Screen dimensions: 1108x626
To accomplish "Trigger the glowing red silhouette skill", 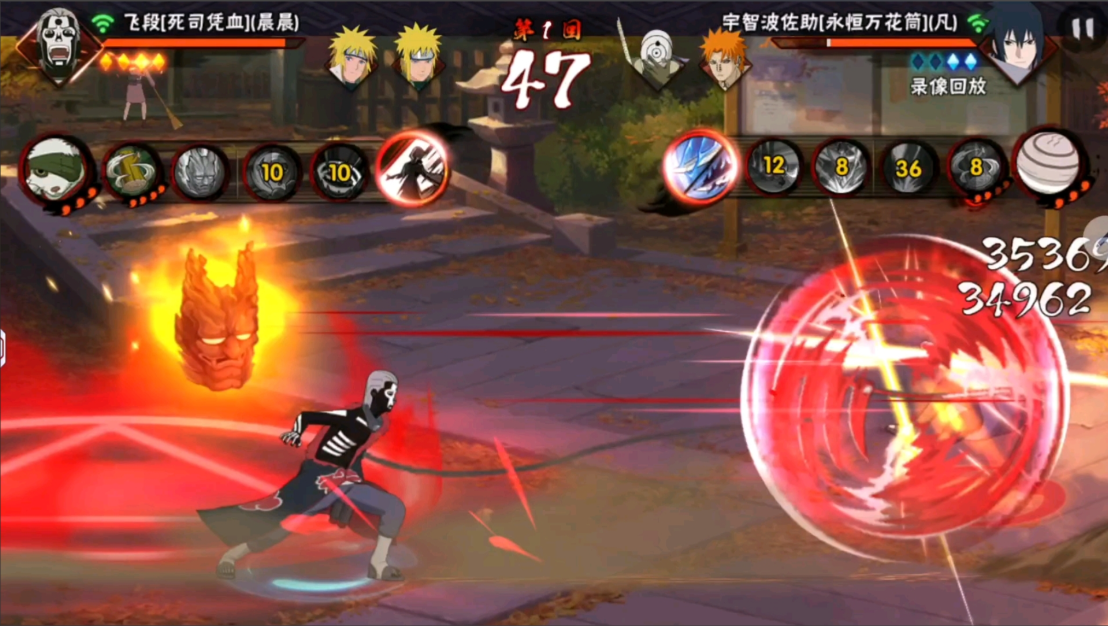I will click(x=411, y=168).
